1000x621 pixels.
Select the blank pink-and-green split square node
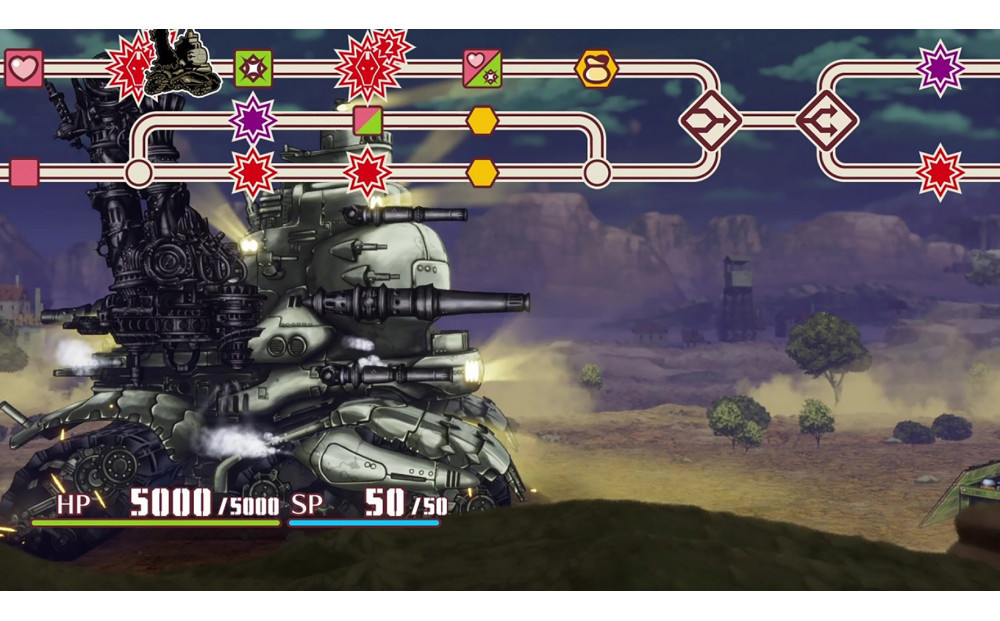[368, 121]
